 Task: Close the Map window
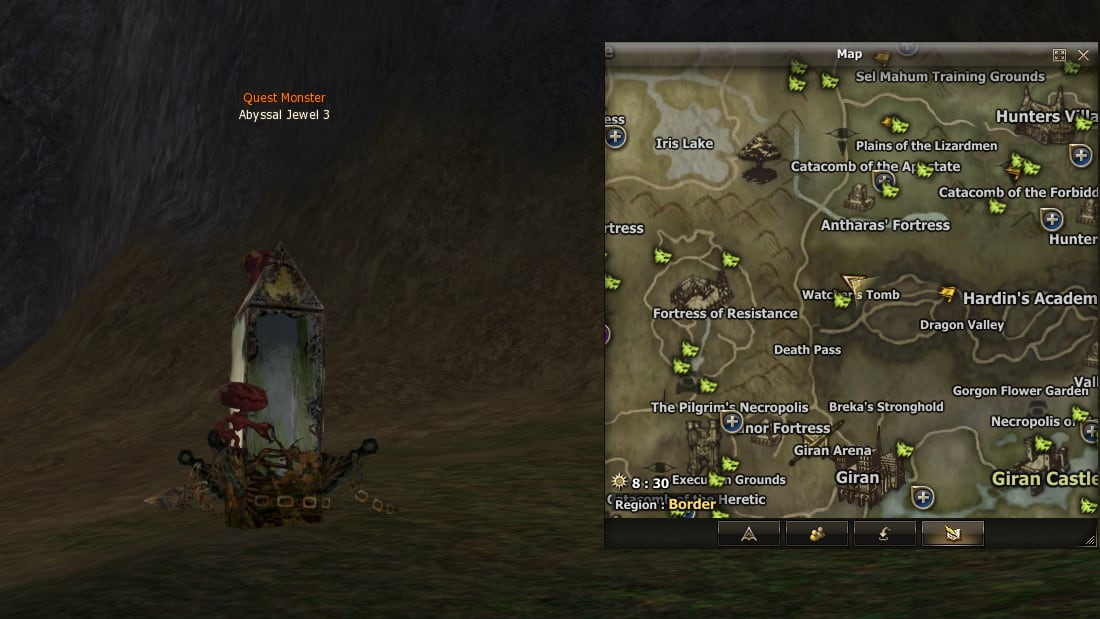pos(1084,55)
